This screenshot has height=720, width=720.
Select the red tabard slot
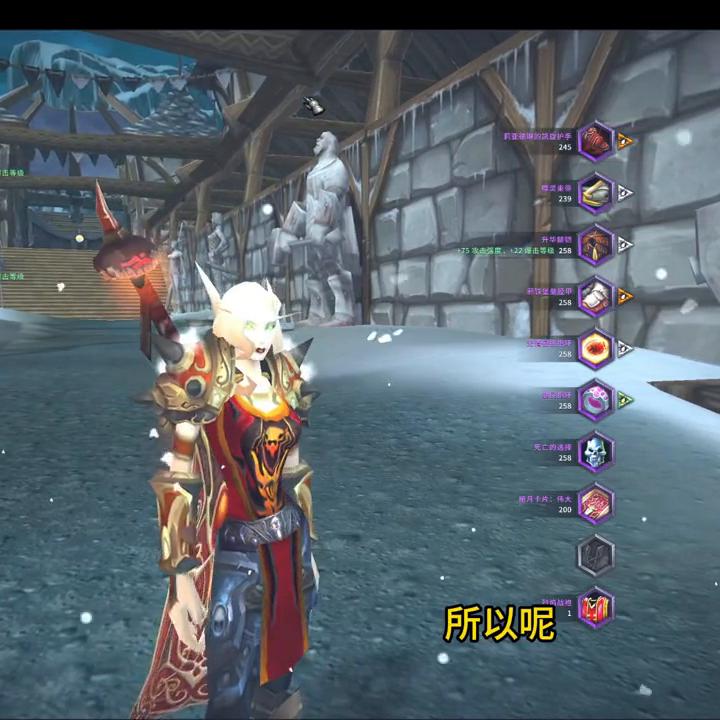click(x=596, y=607)
